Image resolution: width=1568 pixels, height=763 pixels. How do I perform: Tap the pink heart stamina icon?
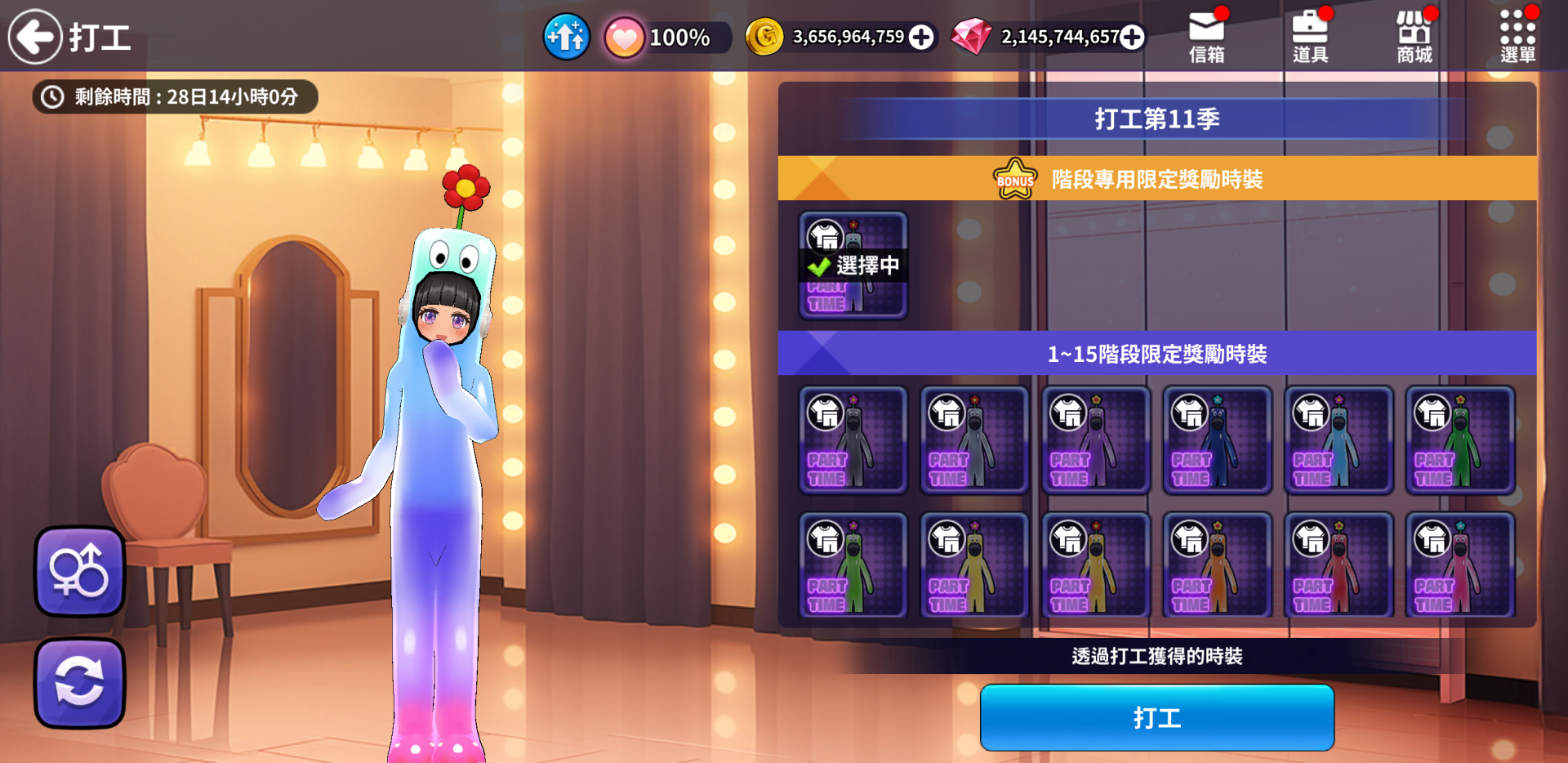click(x=625, y=38)
